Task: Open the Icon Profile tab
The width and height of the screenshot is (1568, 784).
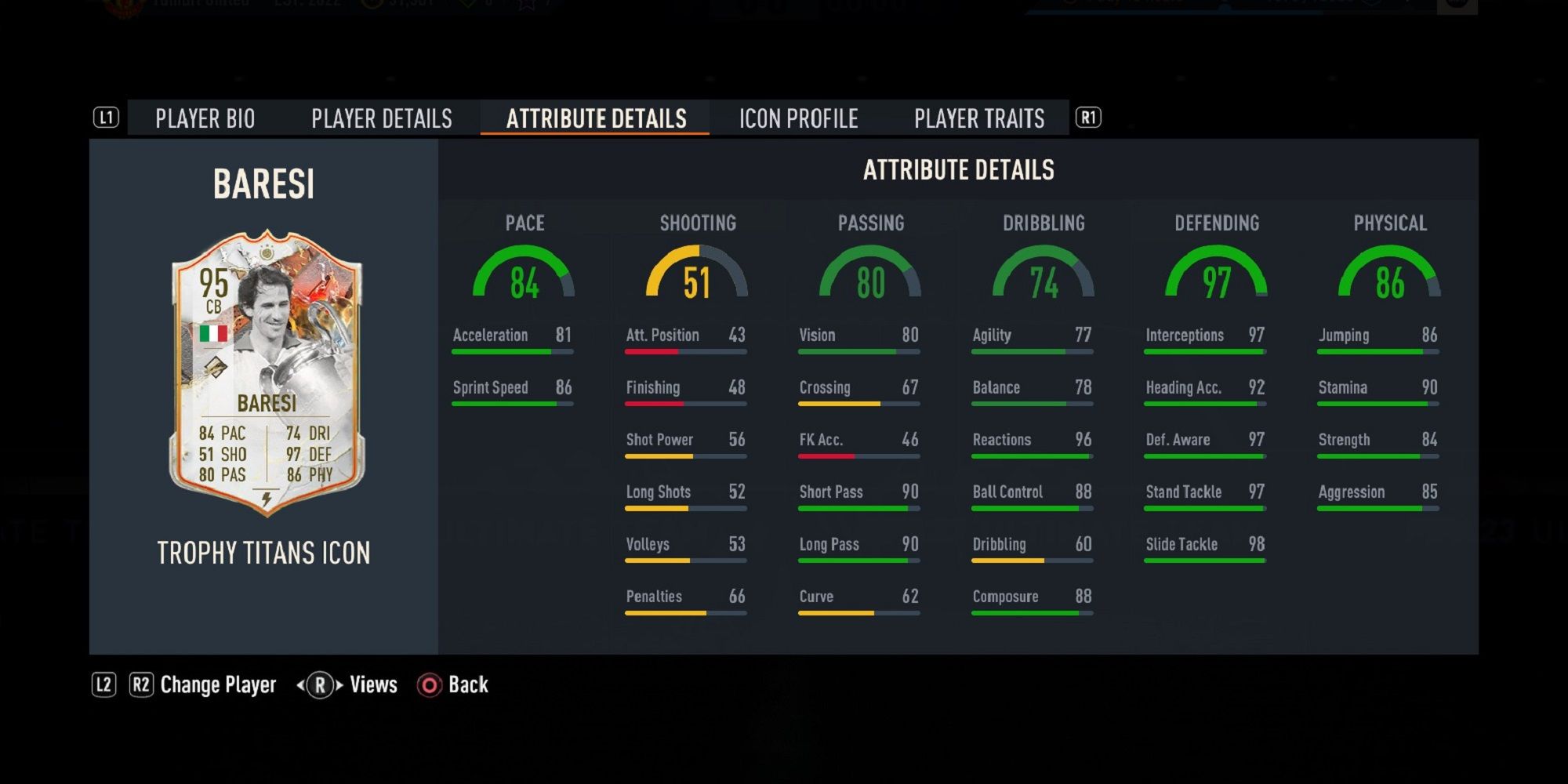Action: tap(797, 118)
